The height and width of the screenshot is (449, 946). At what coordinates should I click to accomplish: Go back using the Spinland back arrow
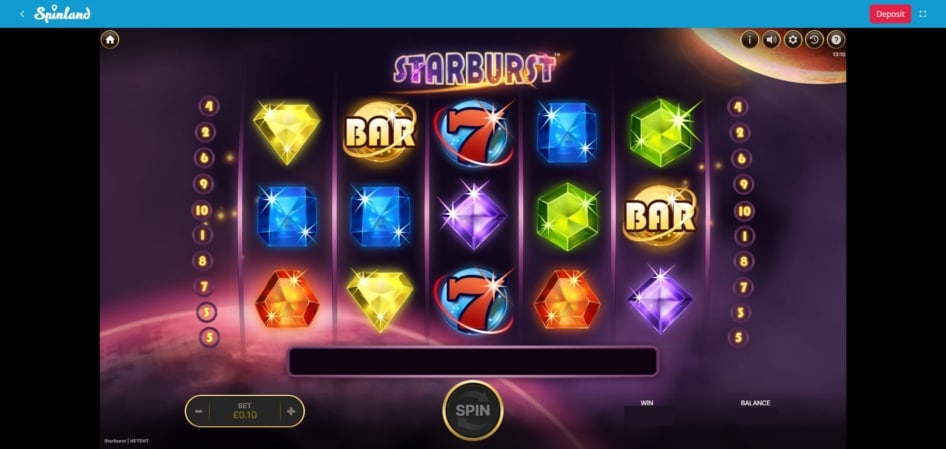click(22, 14)
